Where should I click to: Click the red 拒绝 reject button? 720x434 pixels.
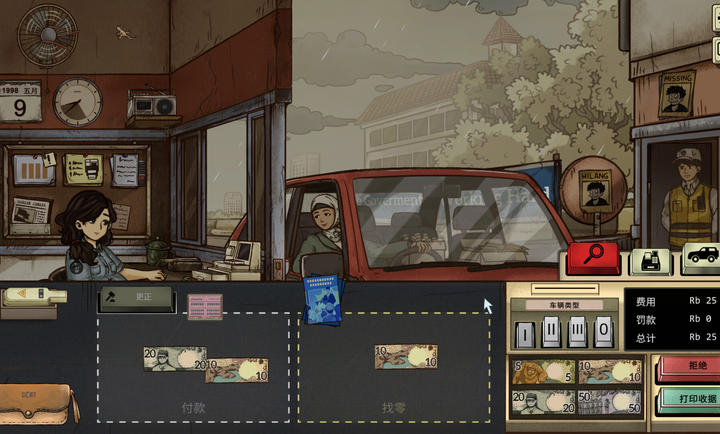(688, 367)
